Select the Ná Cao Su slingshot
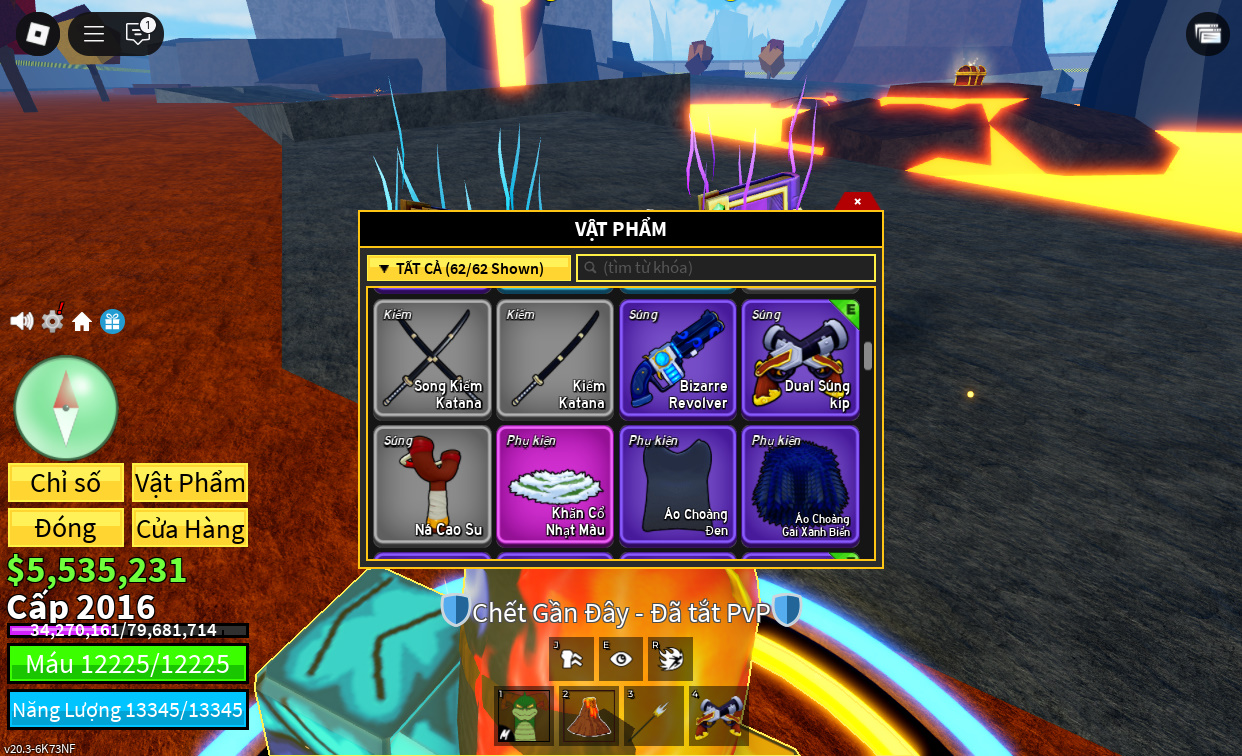 pos(433,484)
